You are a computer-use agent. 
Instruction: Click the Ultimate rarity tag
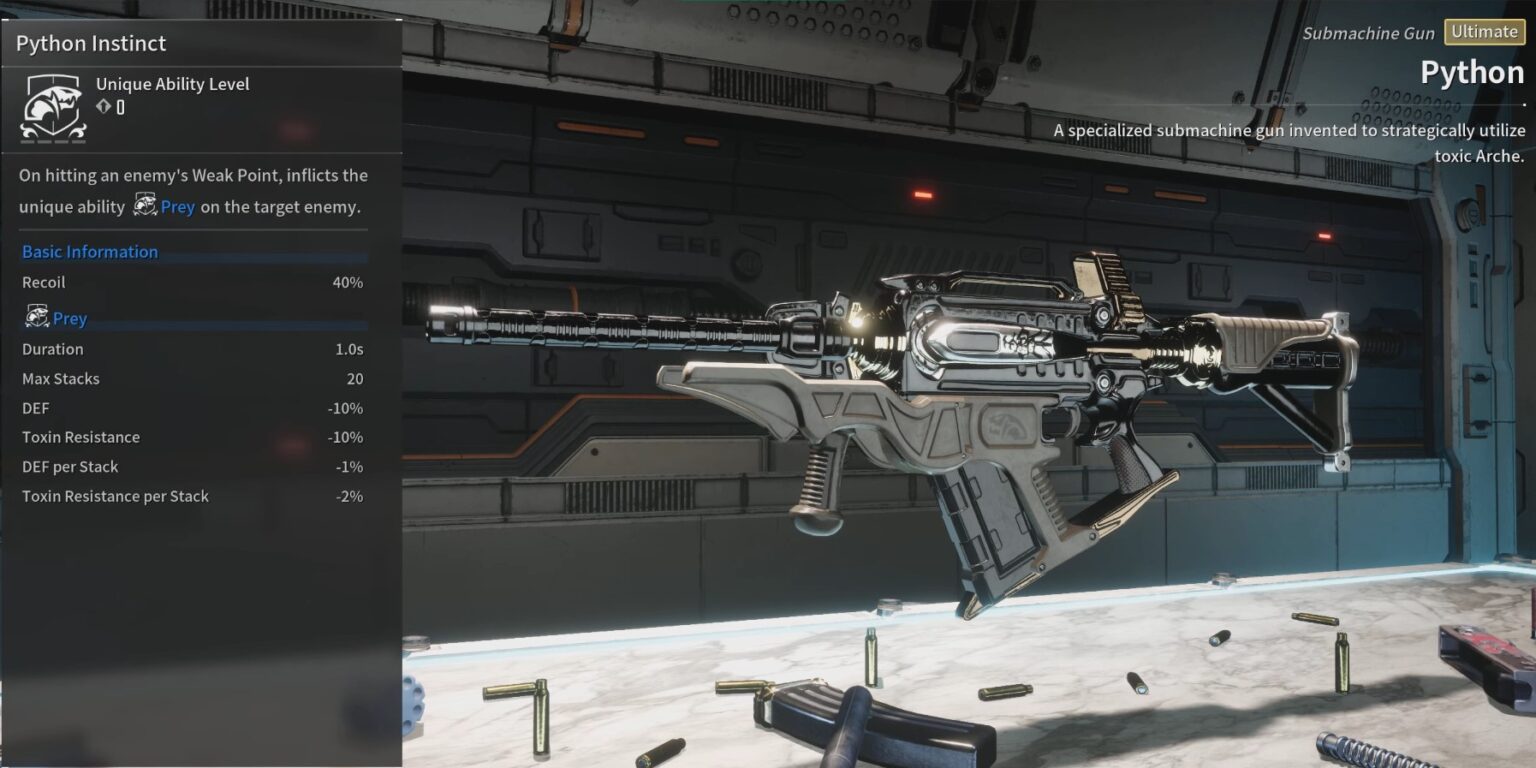pos(1484,32)
